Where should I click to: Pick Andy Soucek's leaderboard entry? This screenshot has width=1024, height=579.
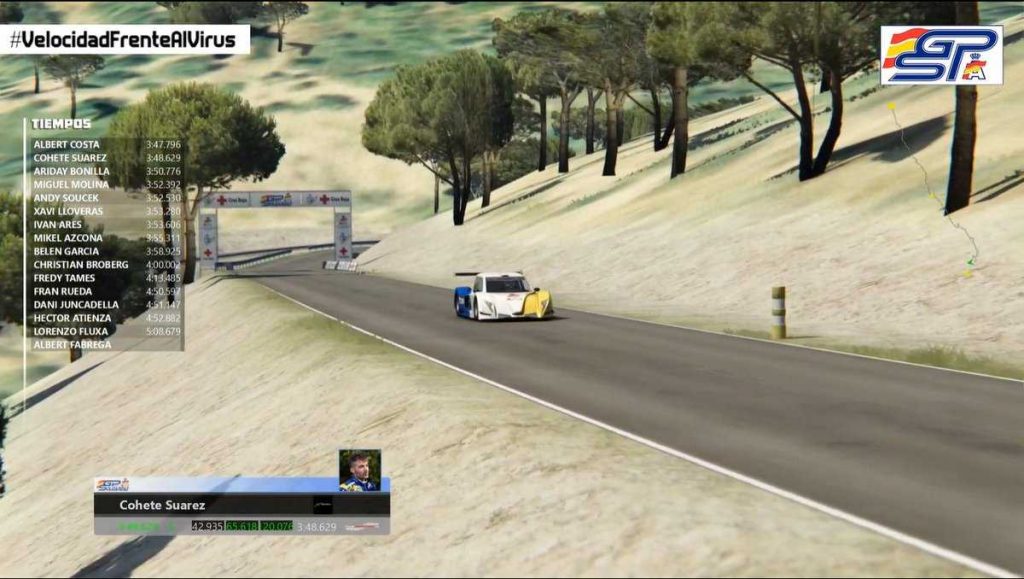105,198
